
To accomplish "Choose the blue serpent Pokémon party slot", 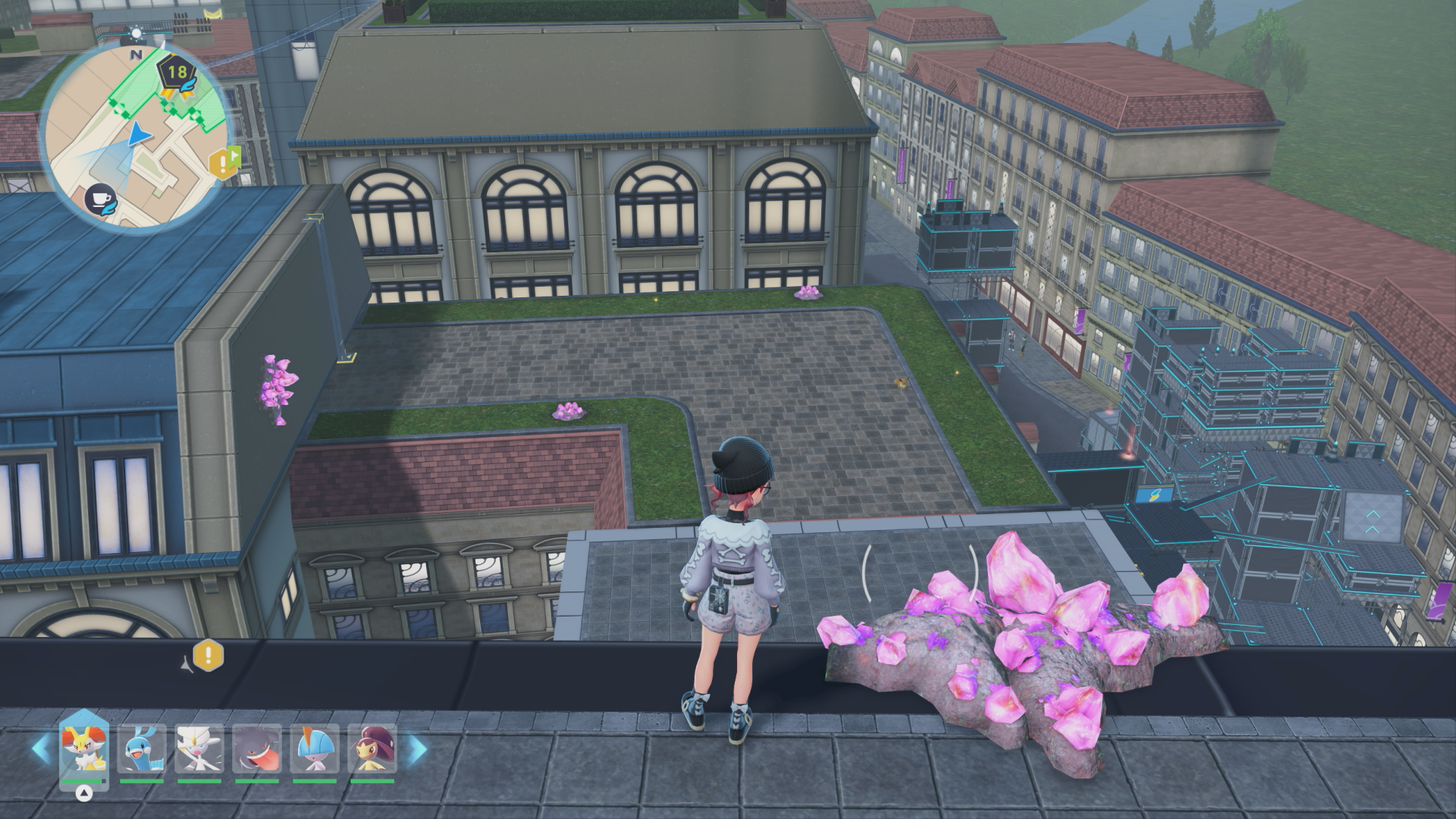I will (142, 749).
